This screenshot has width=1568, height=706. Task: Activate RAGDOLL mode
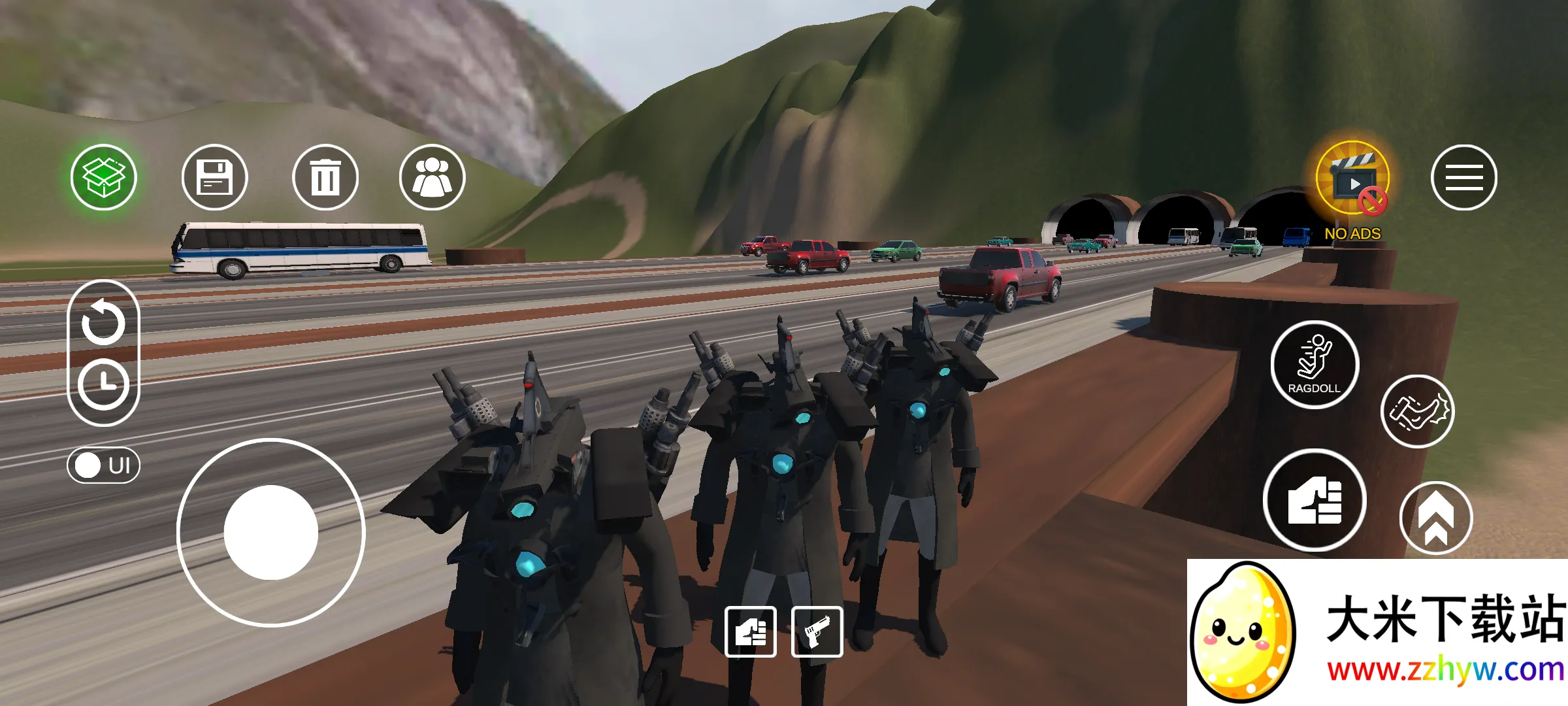(x=1315, y=365)
